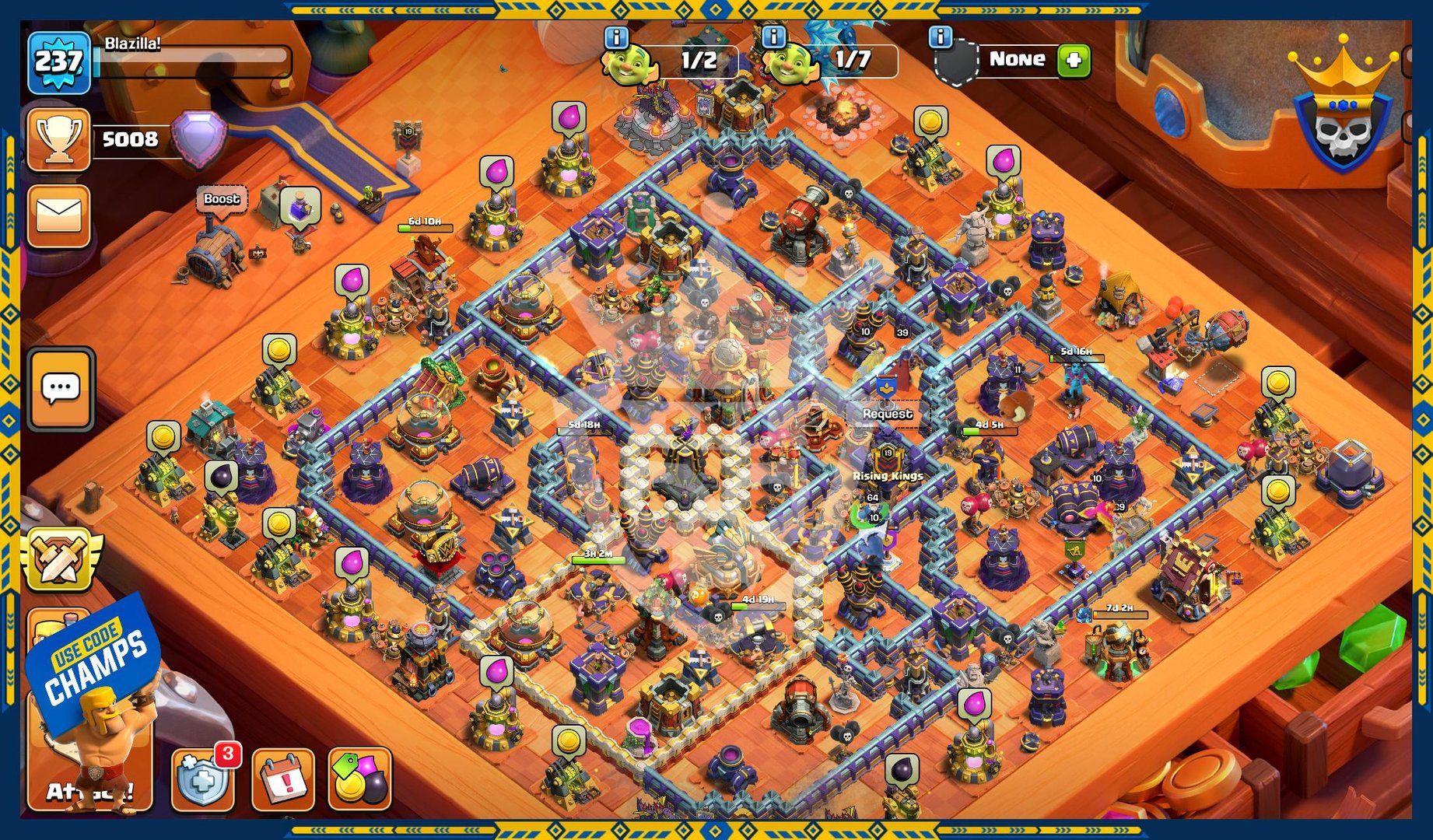
Task: Open the crossed swords clan war button
Action: (x=61, y=558)
